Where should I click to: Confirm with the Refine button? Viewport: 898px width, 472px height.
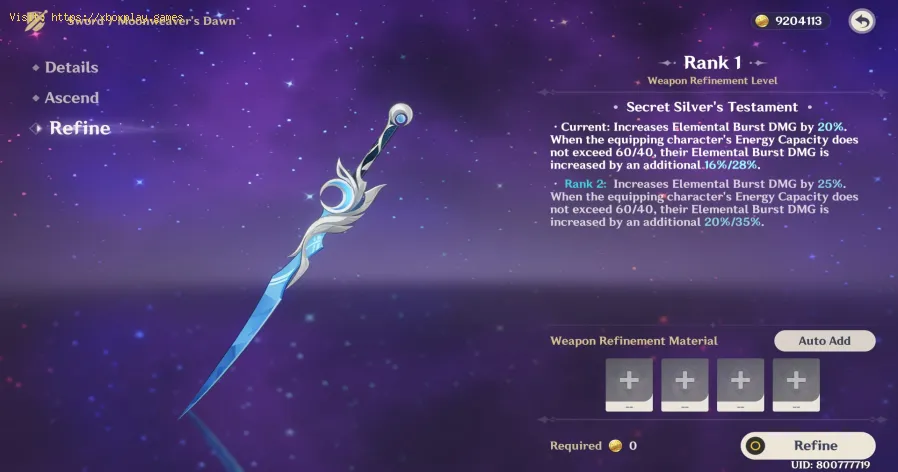tap(808, 446)
